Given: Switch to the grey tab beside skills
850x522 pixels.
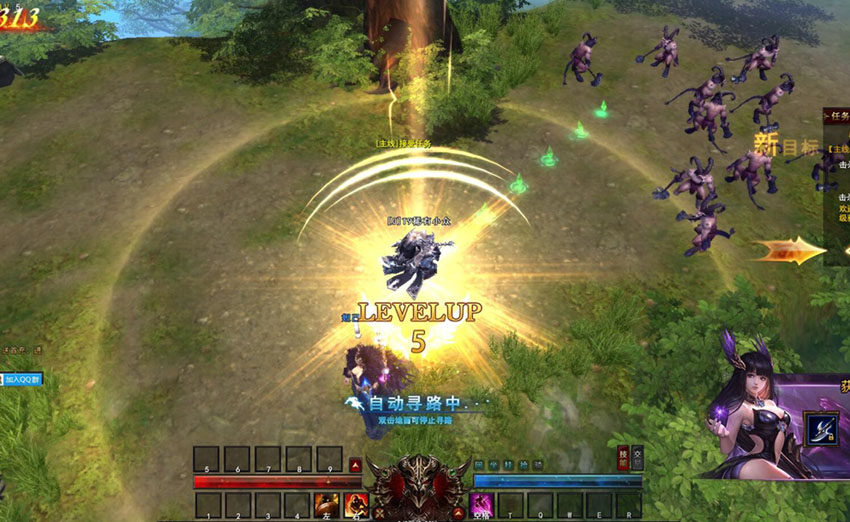Looking at the screenshot, I should [637, 458].
